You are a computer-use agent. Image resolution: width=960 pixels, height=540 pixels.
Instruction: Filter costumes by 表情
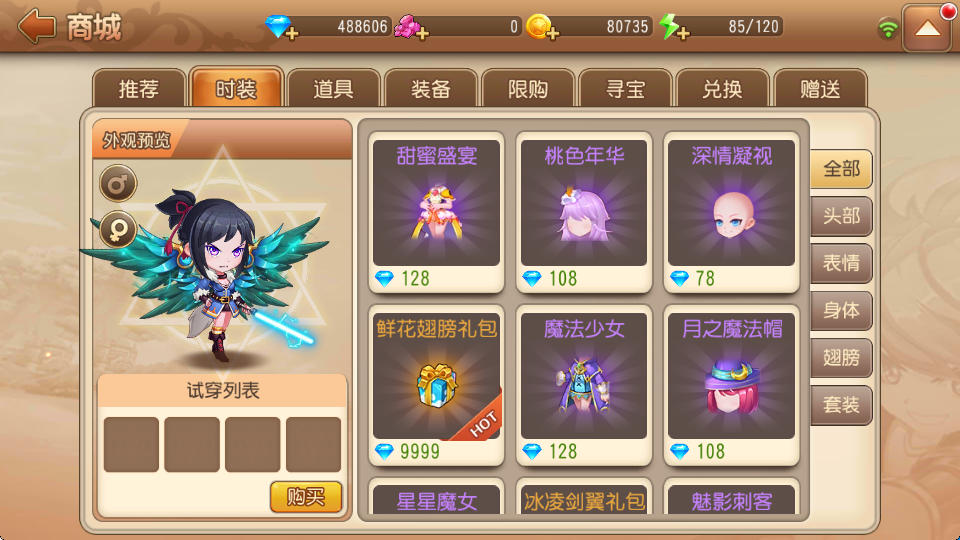coord(841,263)
